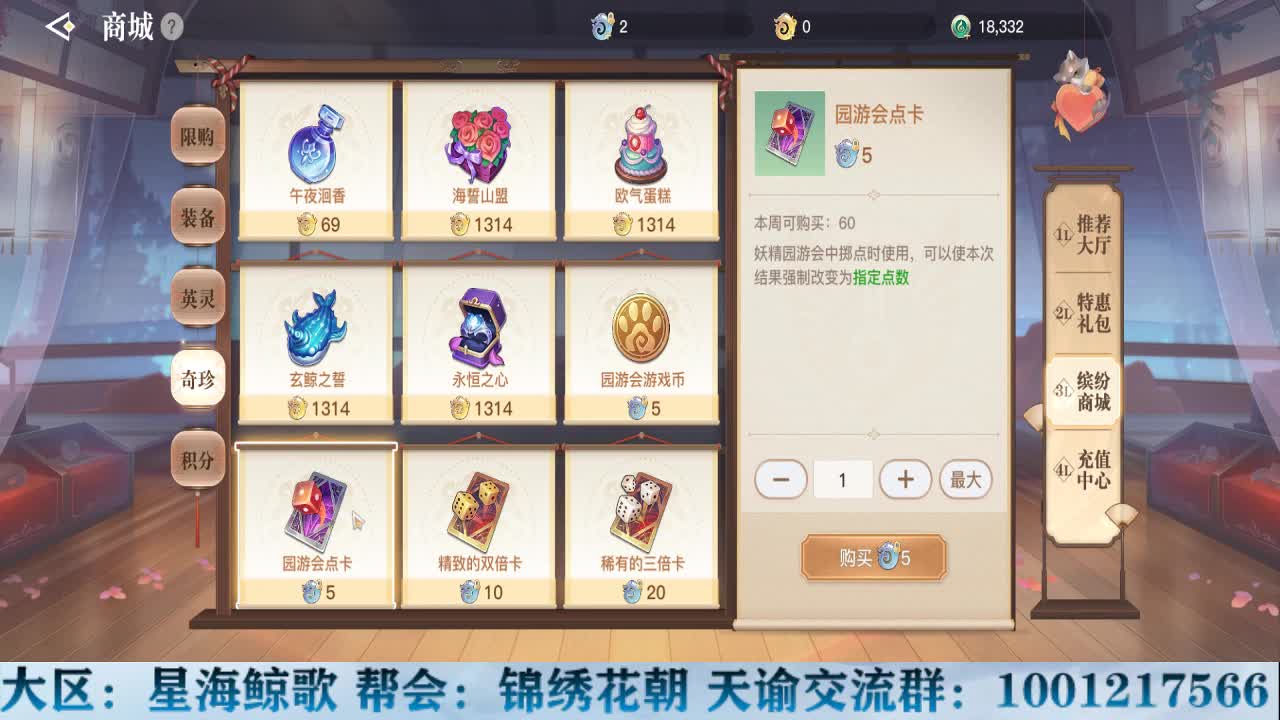
Task: Switch to the 特惠礼包 section
Action: tap(1085, 310)
